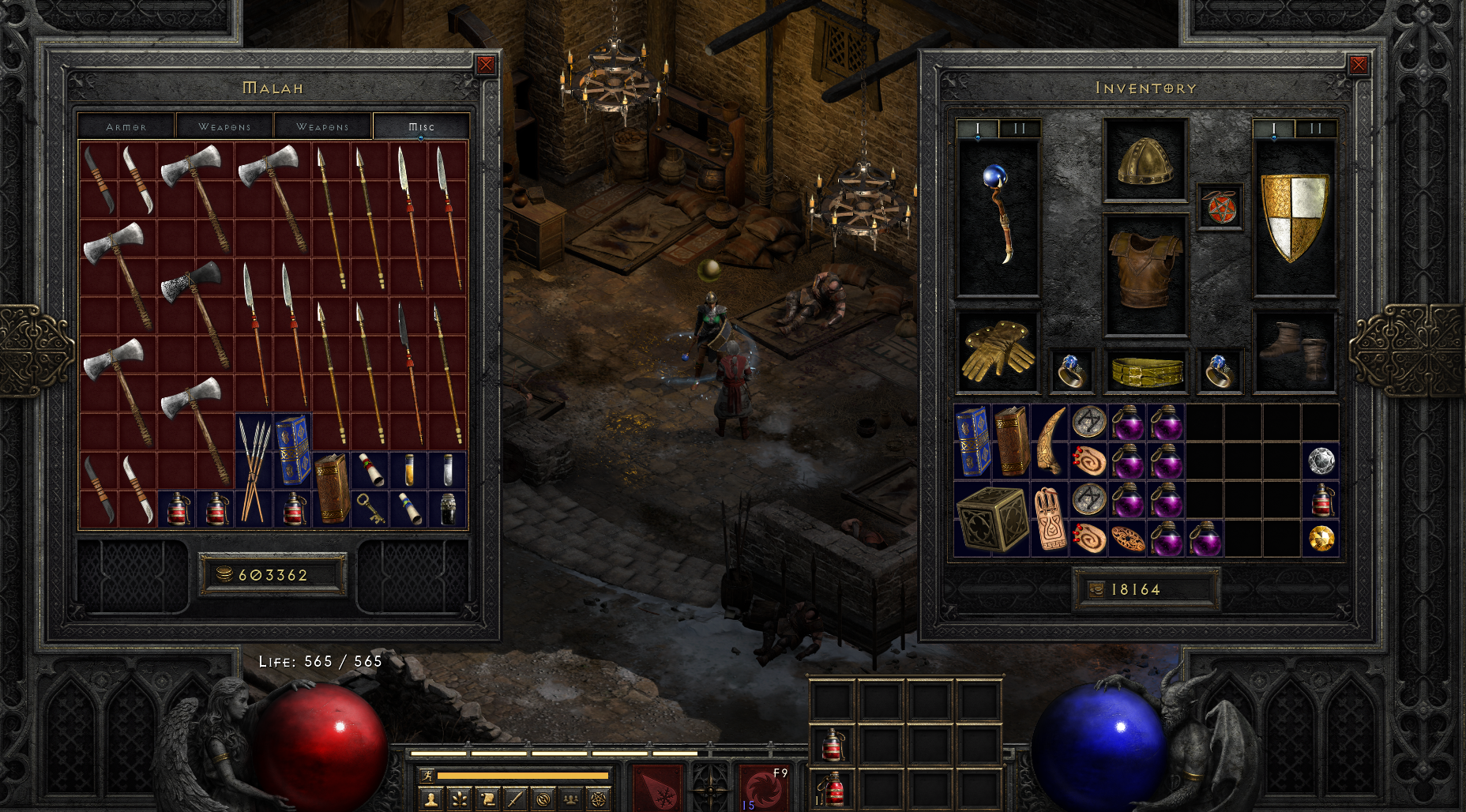This screenshot has width=1466, height=812.
Task: Choose the equipped golden gloves
Action: pos(998,351)
